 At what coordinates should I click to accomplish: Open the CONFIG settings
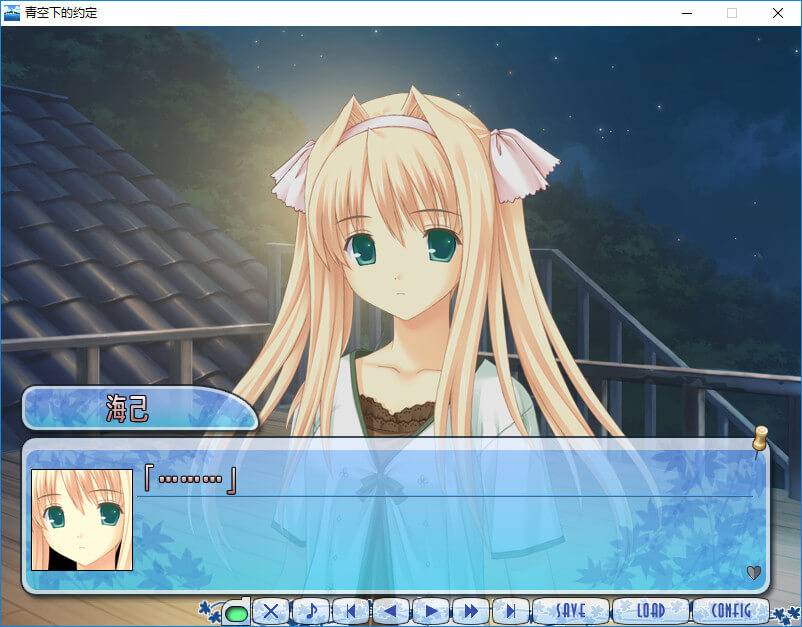click(x=731, y=610)
